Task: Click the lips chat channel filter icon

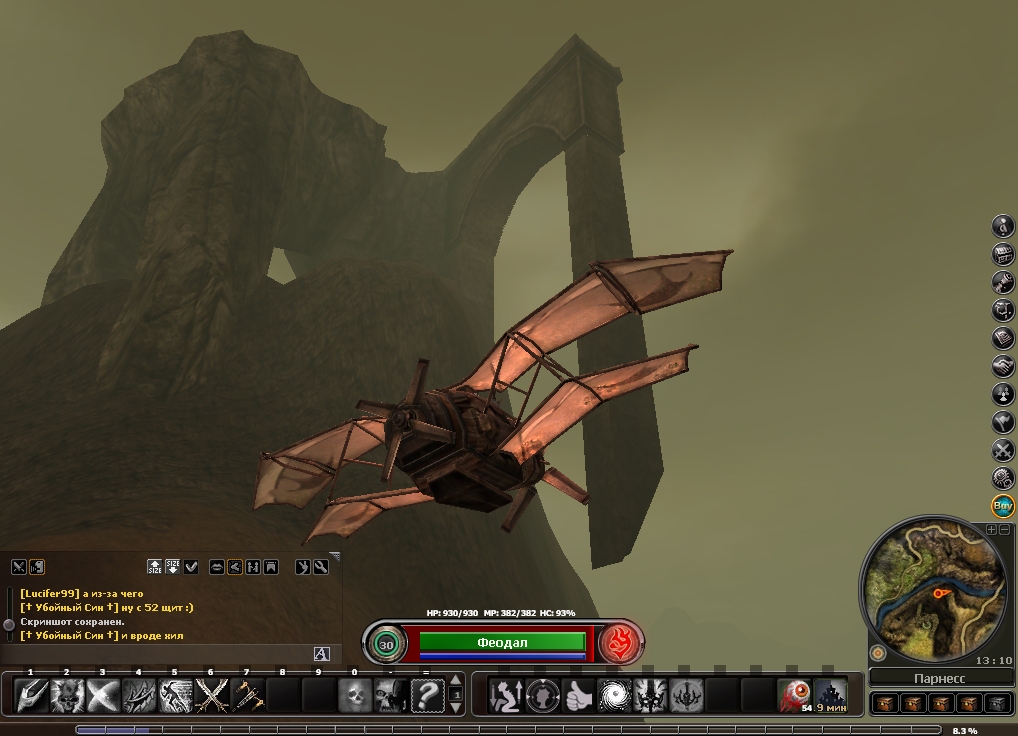Action: [216, 567]
